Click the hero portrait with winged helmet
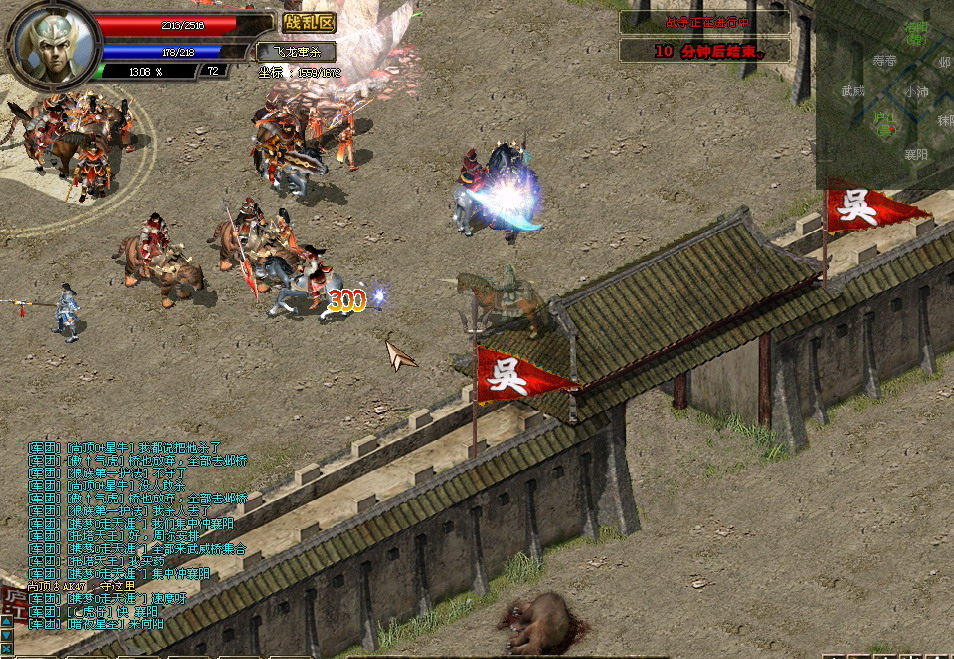The width and height of the screenshot is (954, 659). pos(55,46)
